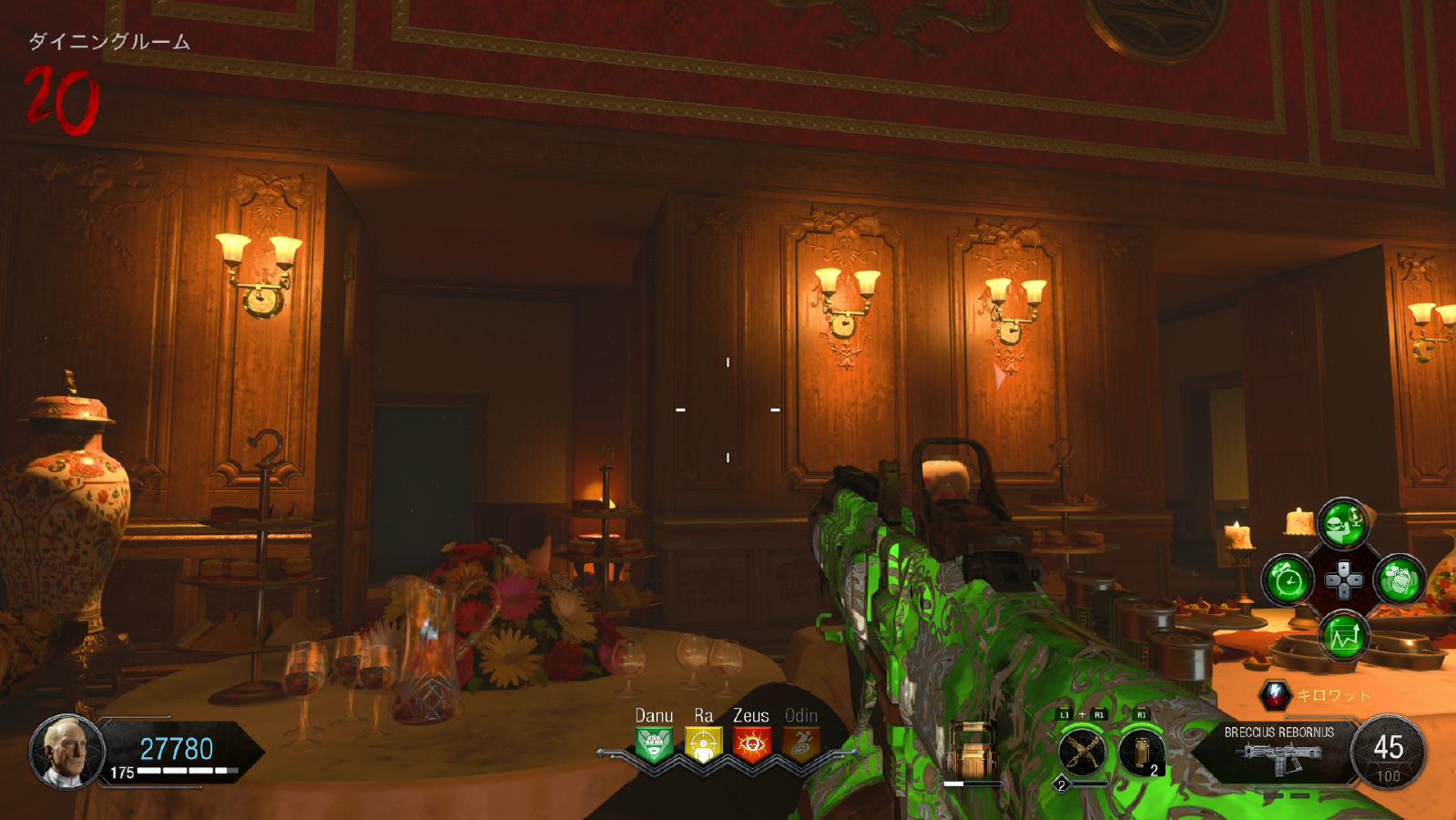The height and width of the screenshot is (820, 1456).
Task: Activate the top elixir with the flexing figure
Action: (1343, 523)
